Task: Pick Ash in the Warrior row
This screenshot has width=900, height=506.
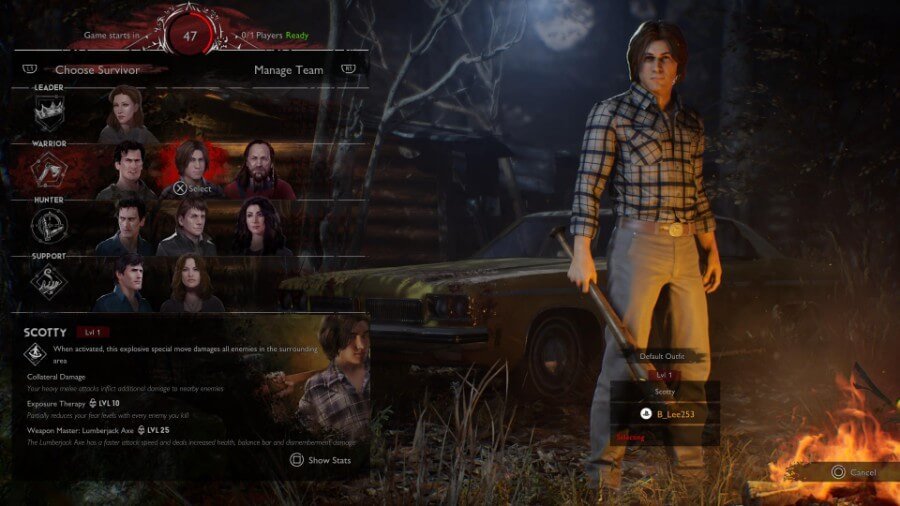Action: (x=128, y=170)
